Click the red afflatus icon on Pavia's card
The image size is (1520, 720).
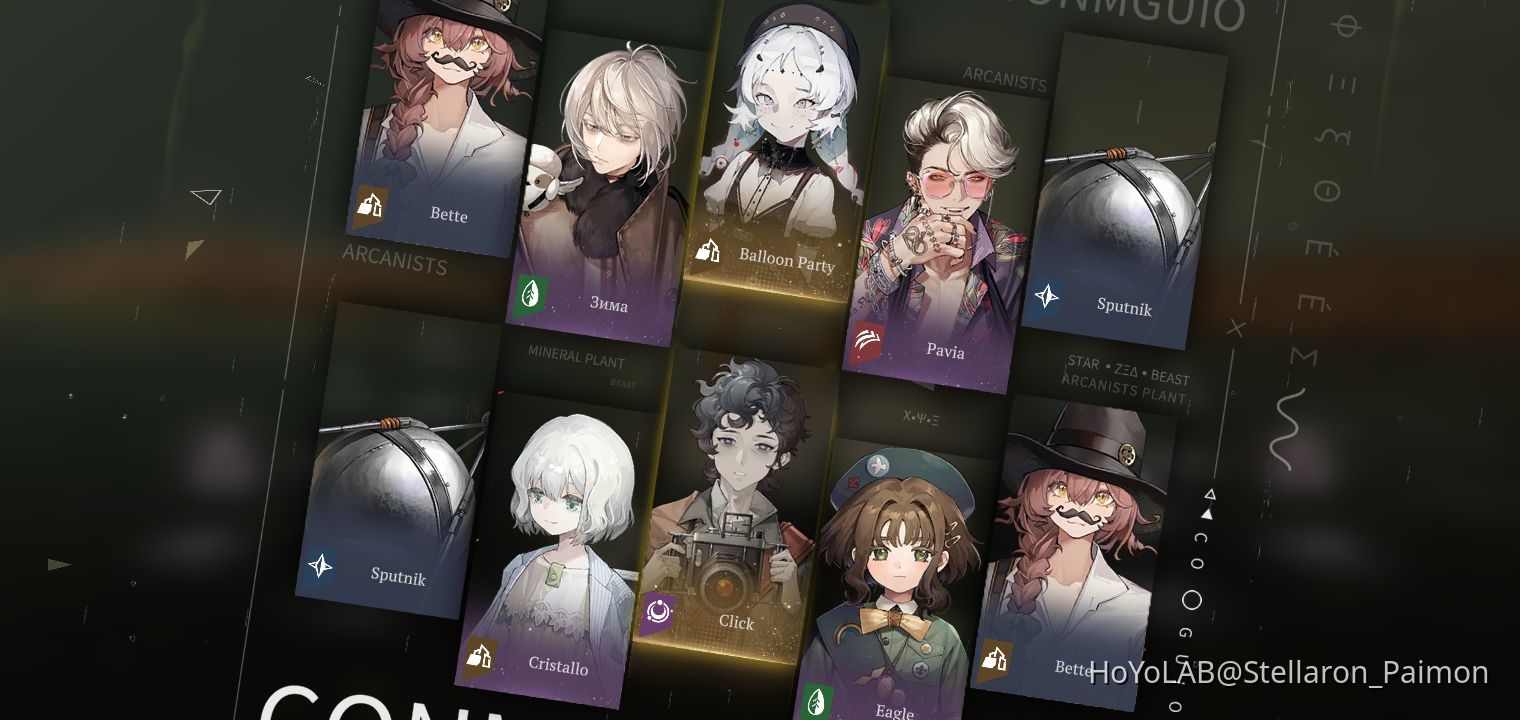(868, 343)
